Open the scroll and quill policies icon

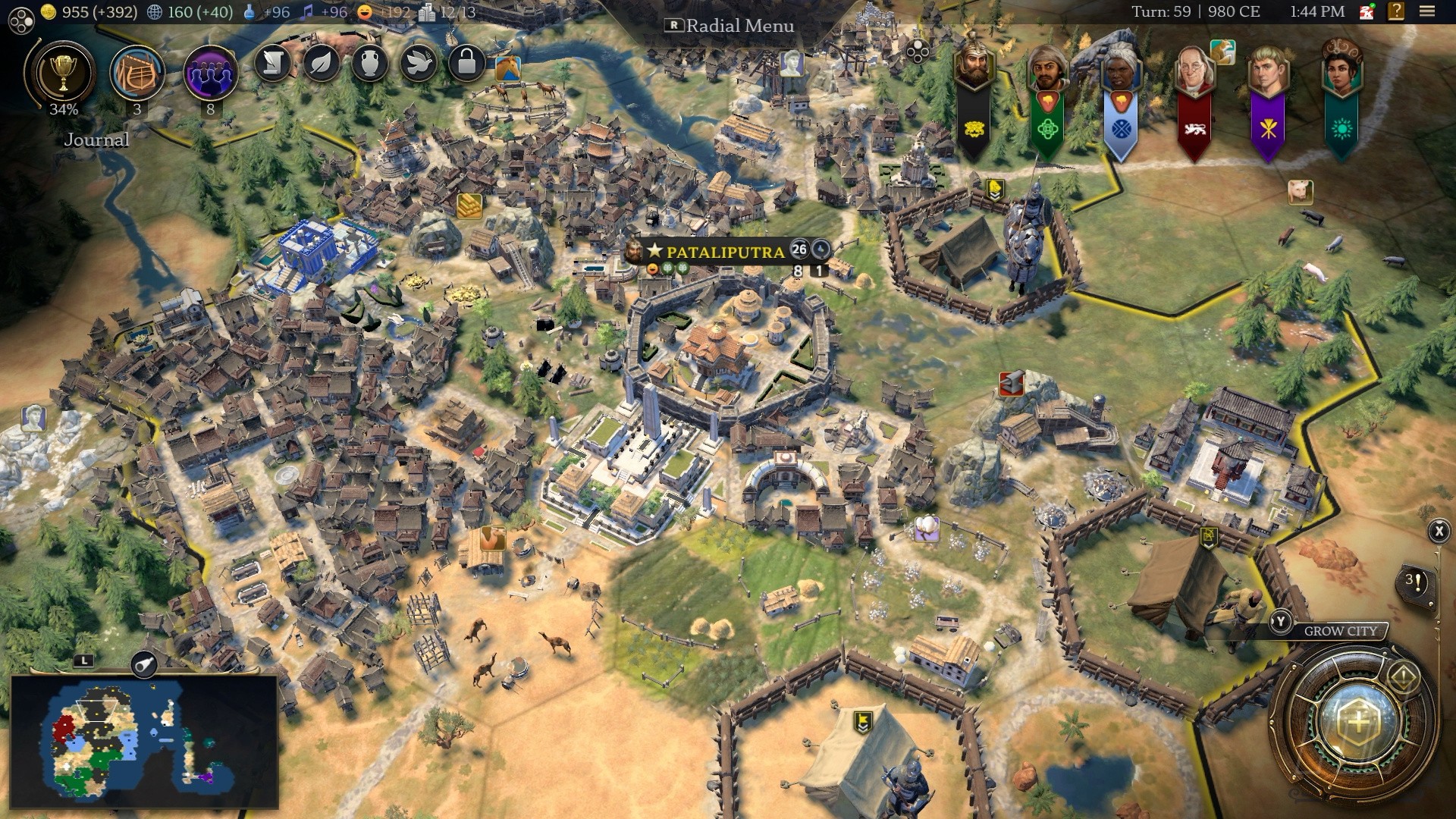(273, 64)
